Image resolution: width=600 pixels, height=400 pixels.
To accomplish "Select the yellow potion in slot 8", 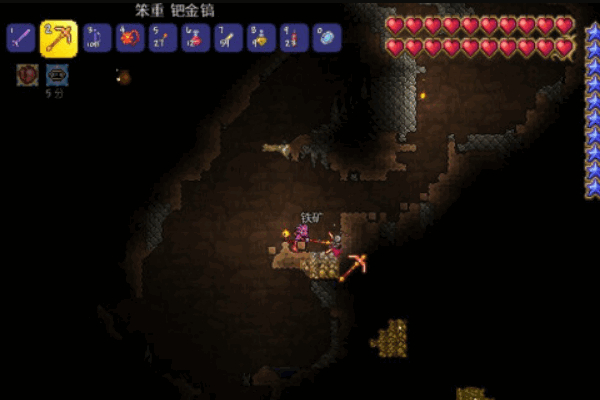I will [x=262, y=39].
